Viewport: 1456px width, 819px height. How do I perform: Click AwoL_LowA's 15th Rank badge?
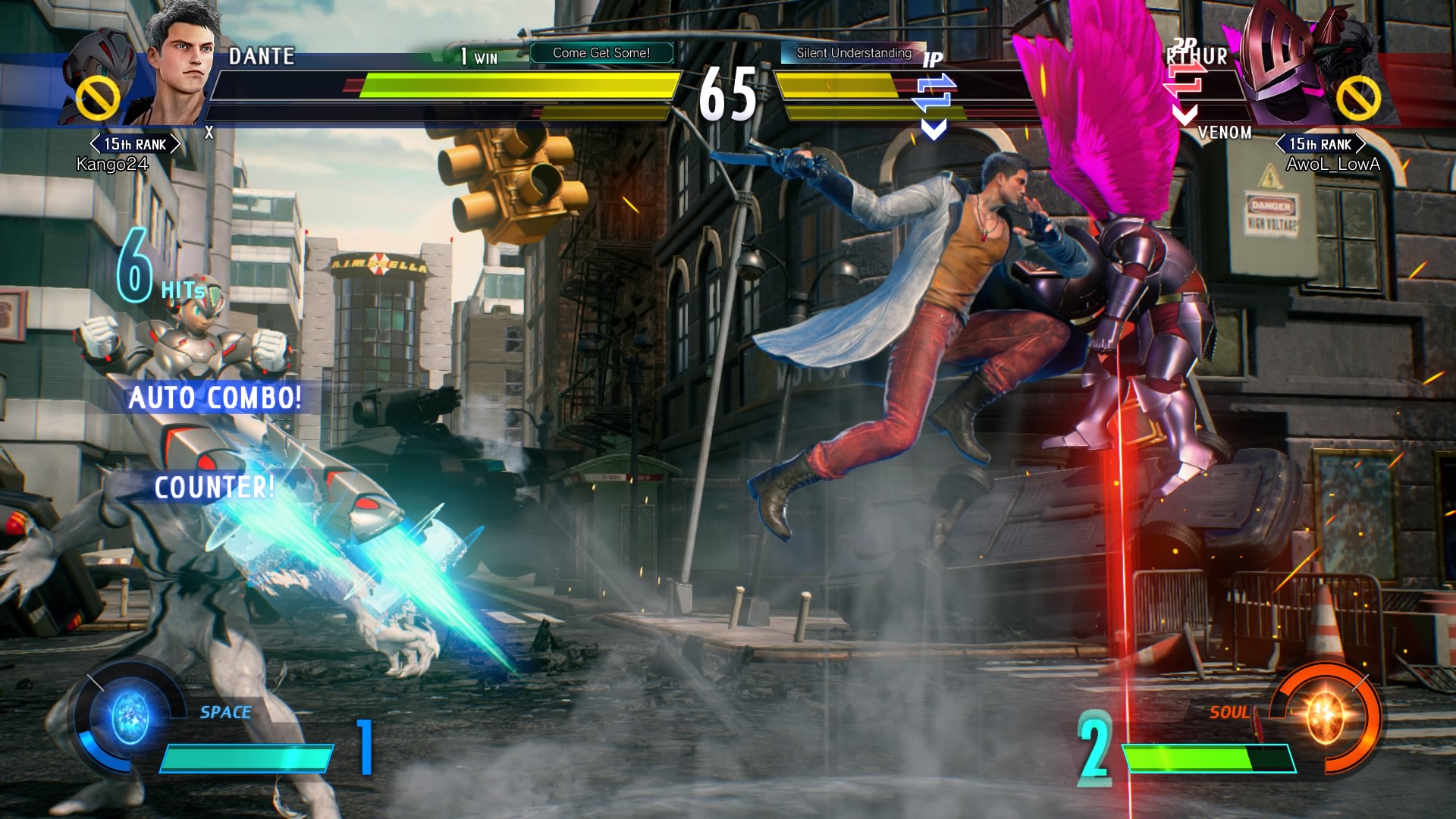(1320, 144)
